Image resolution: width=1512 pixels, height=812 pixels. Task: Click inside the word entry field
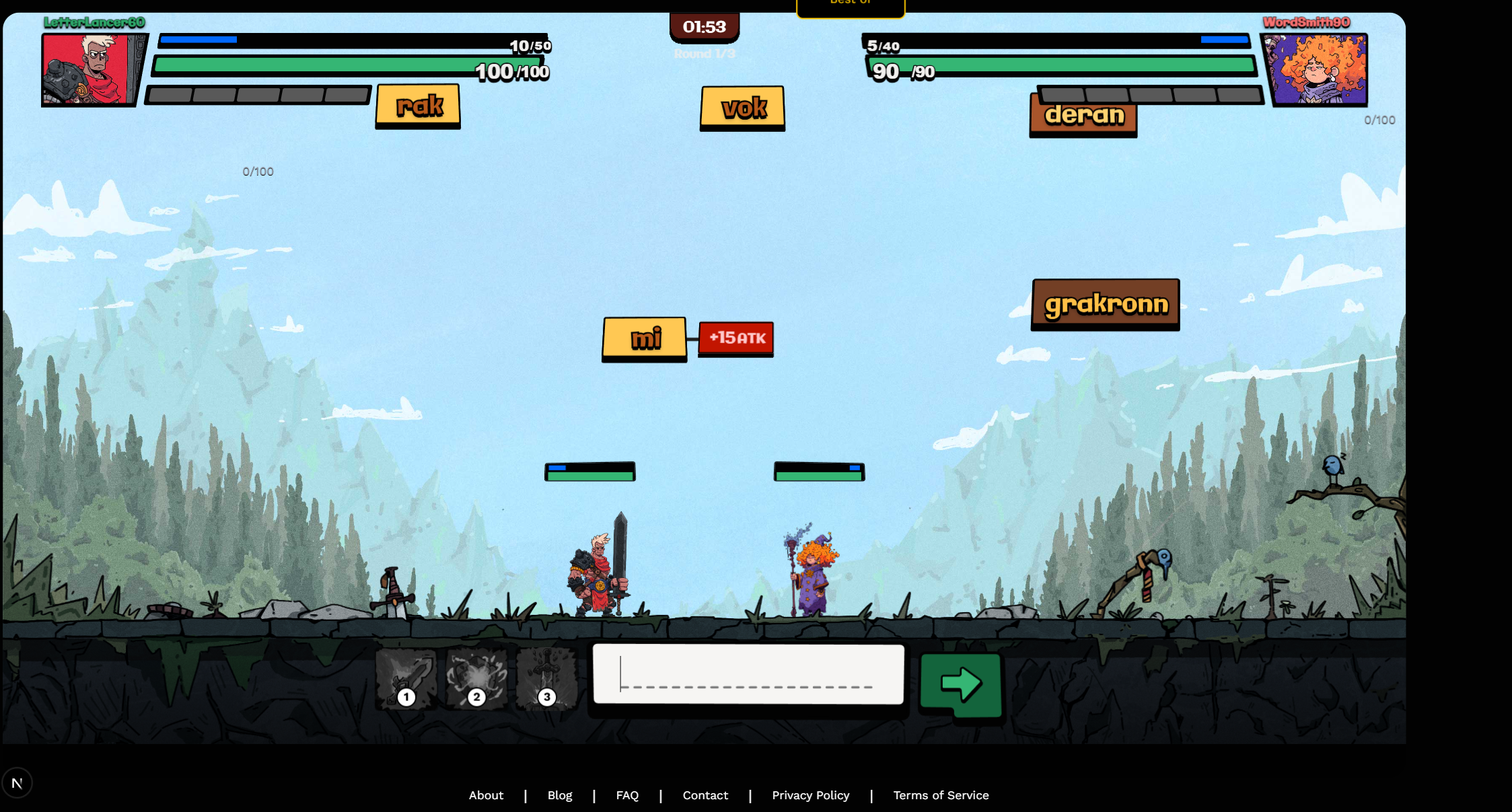748,675
